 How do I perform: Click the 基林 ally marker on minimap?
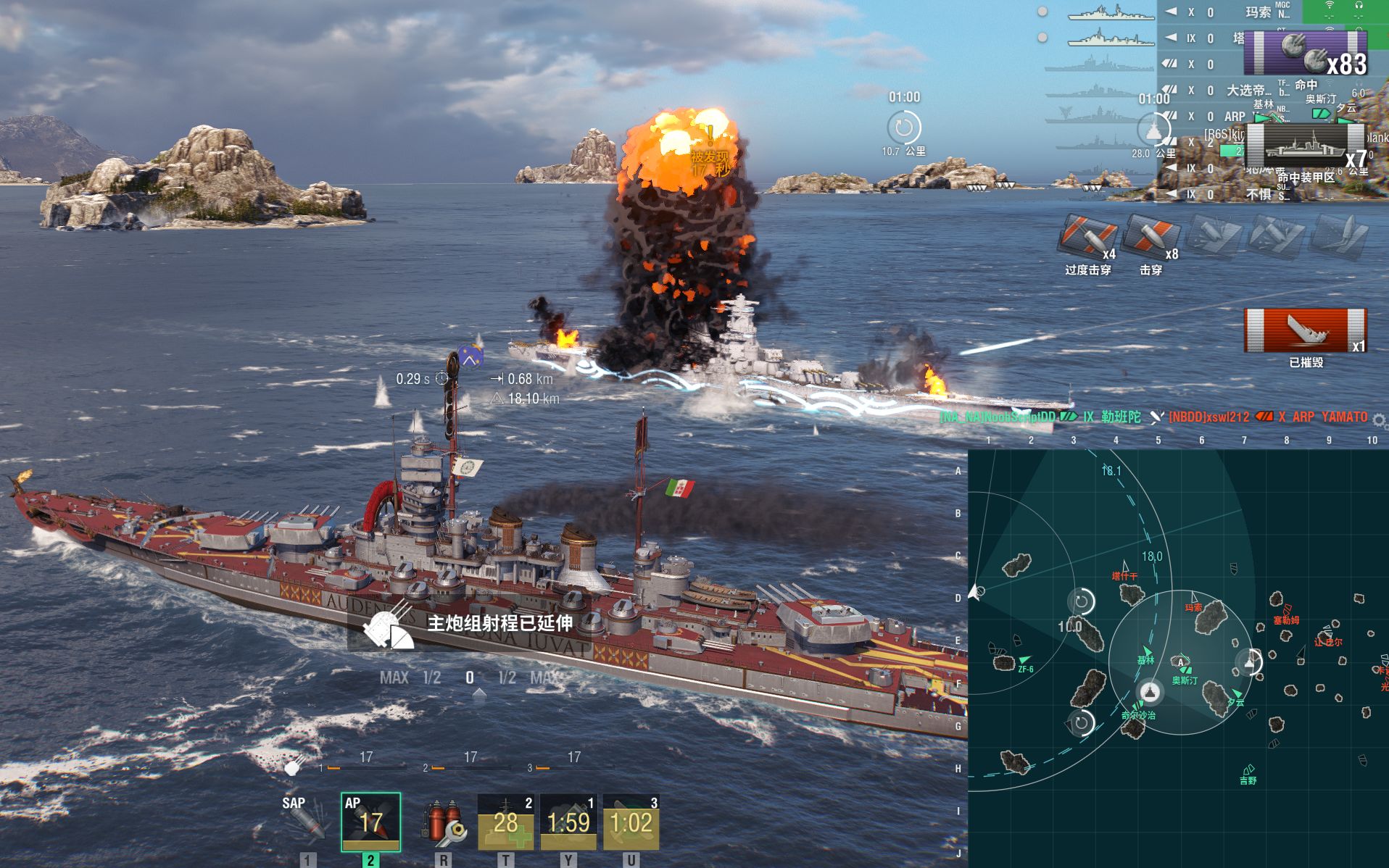point(1146,652)
